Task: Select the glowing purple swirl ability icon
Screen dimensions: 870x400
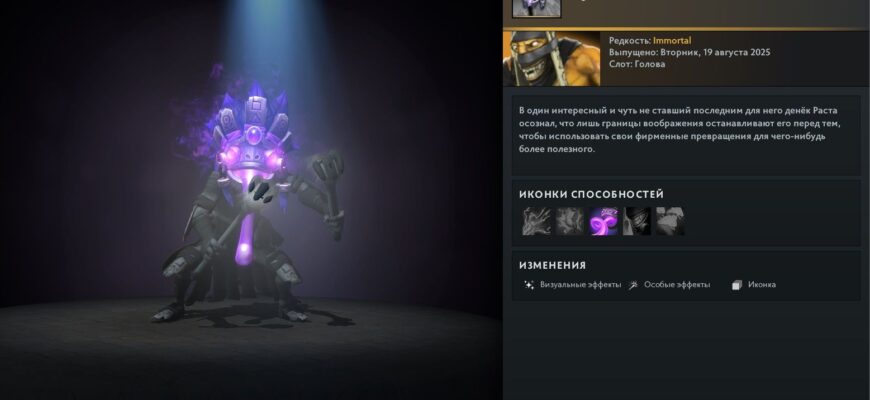Action: tap(604, 221)
